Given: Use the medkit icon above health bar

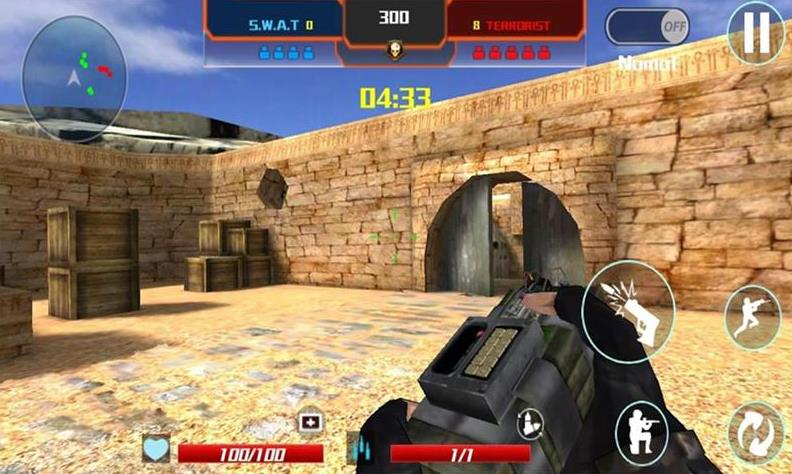Looking at the screenshot, I should 310,424.
